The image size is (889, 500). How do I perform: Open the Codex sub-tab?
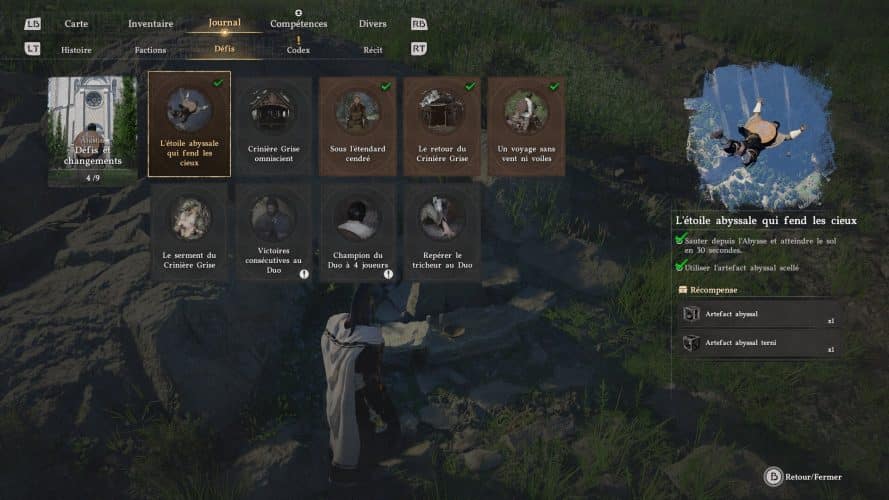coord(298,49)
